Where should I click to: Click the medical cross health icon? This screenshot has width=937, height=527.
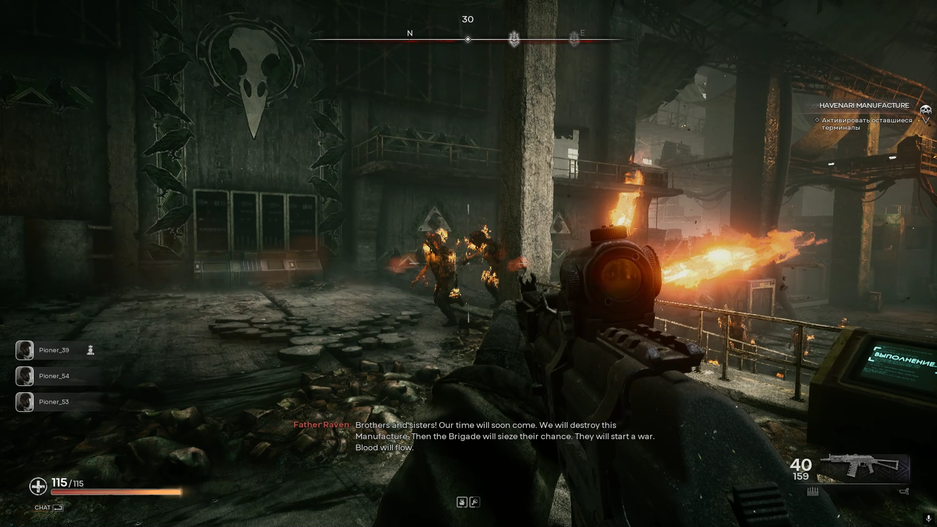pyautogui.click(x=38, y=486)
